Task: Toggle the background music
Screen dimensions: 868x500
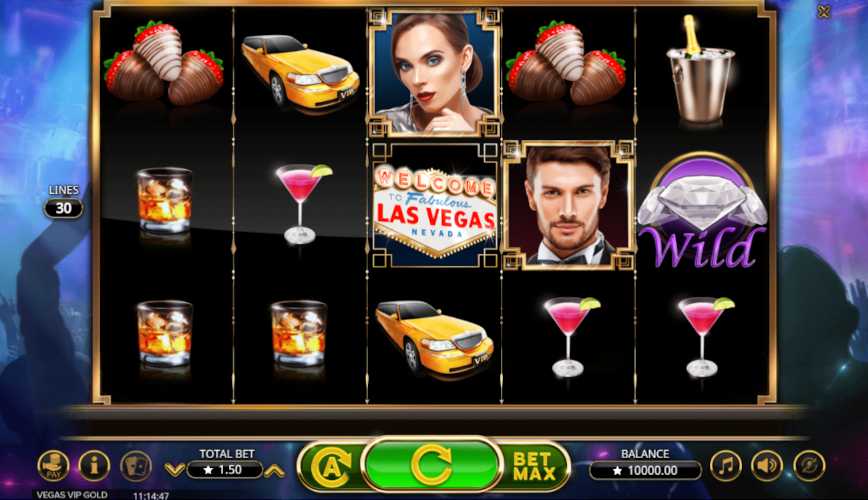Action: [726, 465]
